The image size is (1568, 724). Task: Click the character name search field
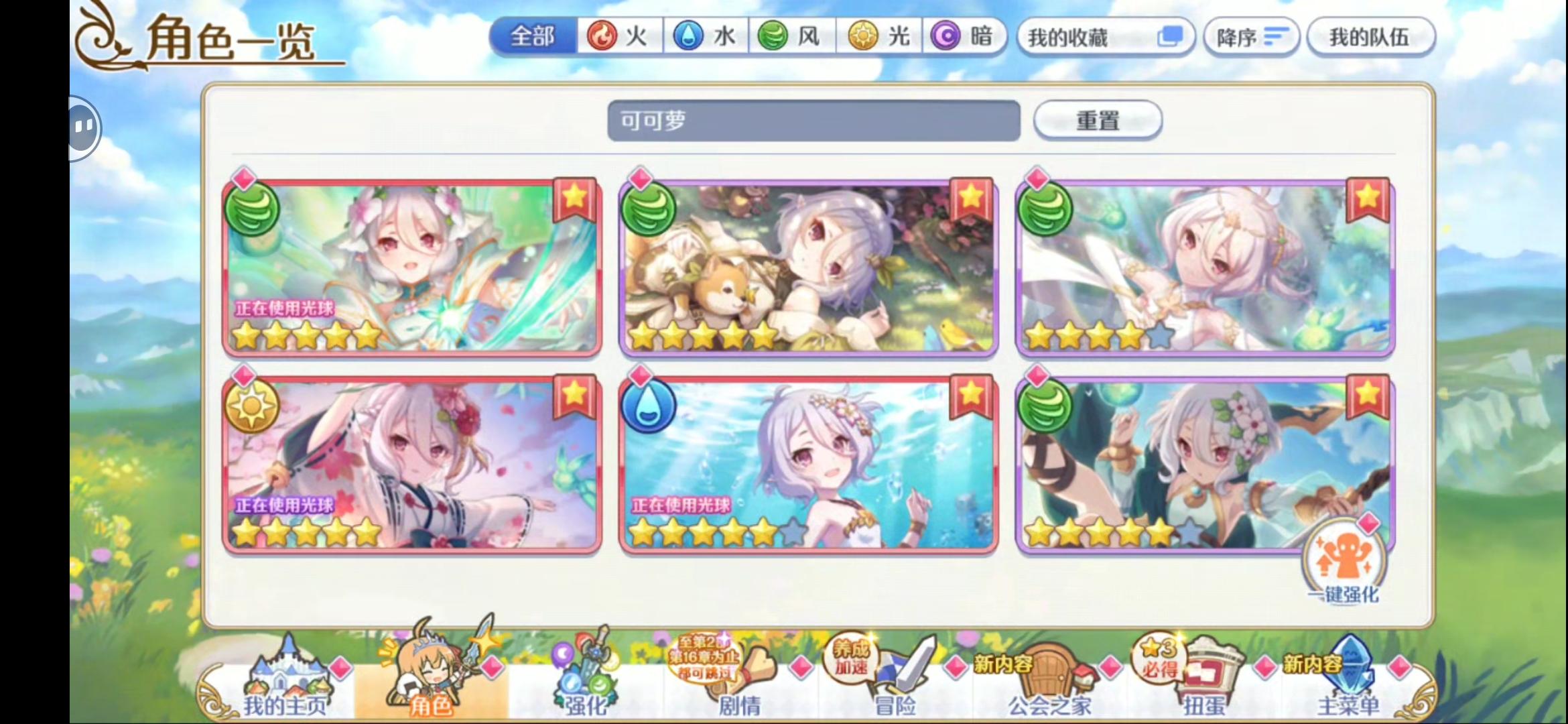[813, 121]
